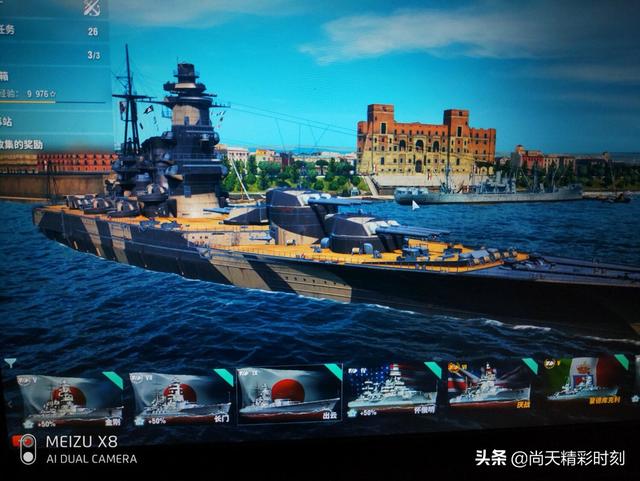Select the 长门 (Nagato) ship card
The height and width of the screenshot is (481, 640).
(x=181, y=398)
